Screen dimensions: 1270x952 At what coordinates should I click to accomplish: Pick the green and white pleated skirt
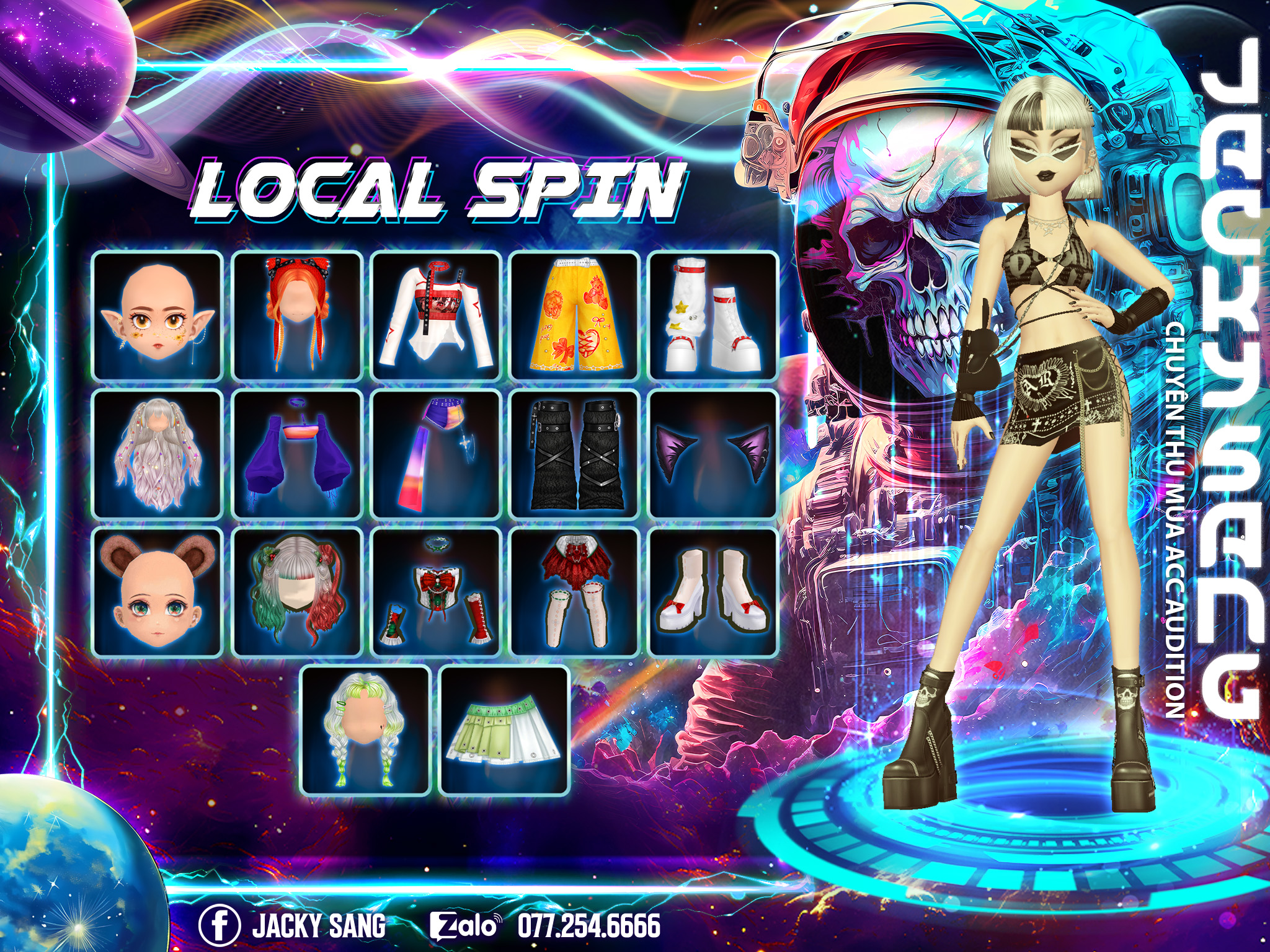click(x=504, y=731)
